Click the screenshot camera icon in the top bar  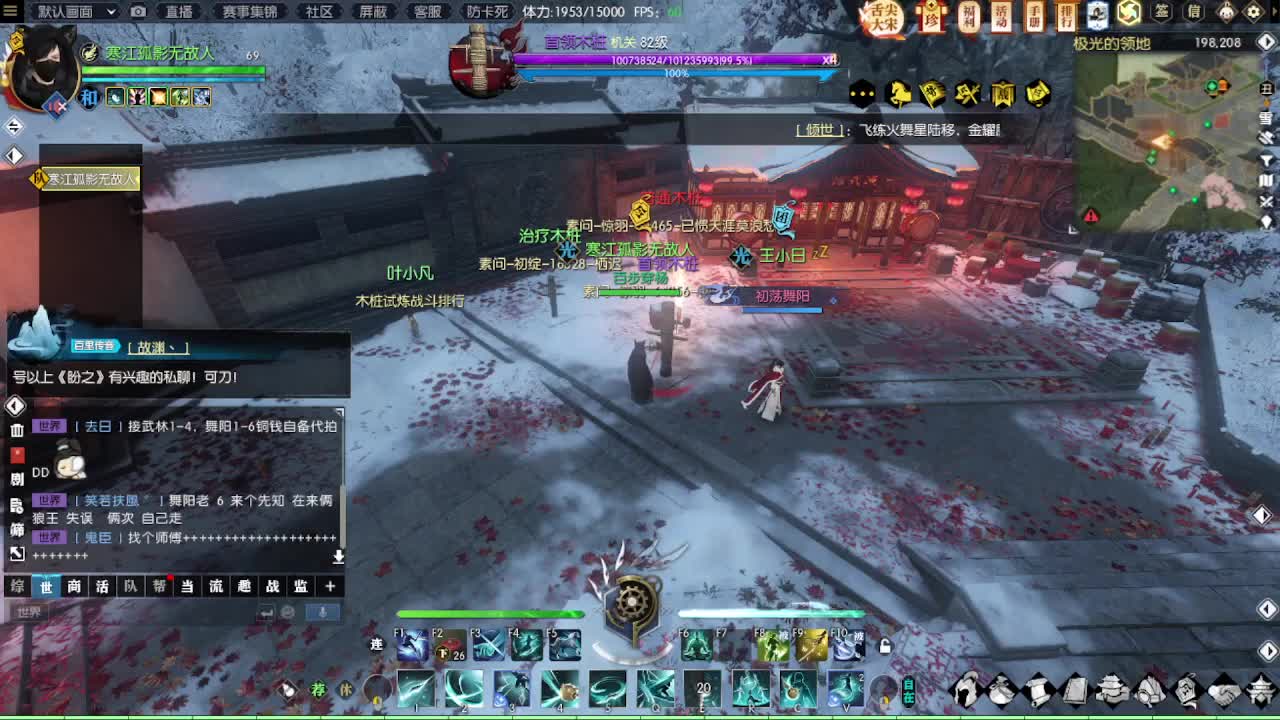[139, 13]
